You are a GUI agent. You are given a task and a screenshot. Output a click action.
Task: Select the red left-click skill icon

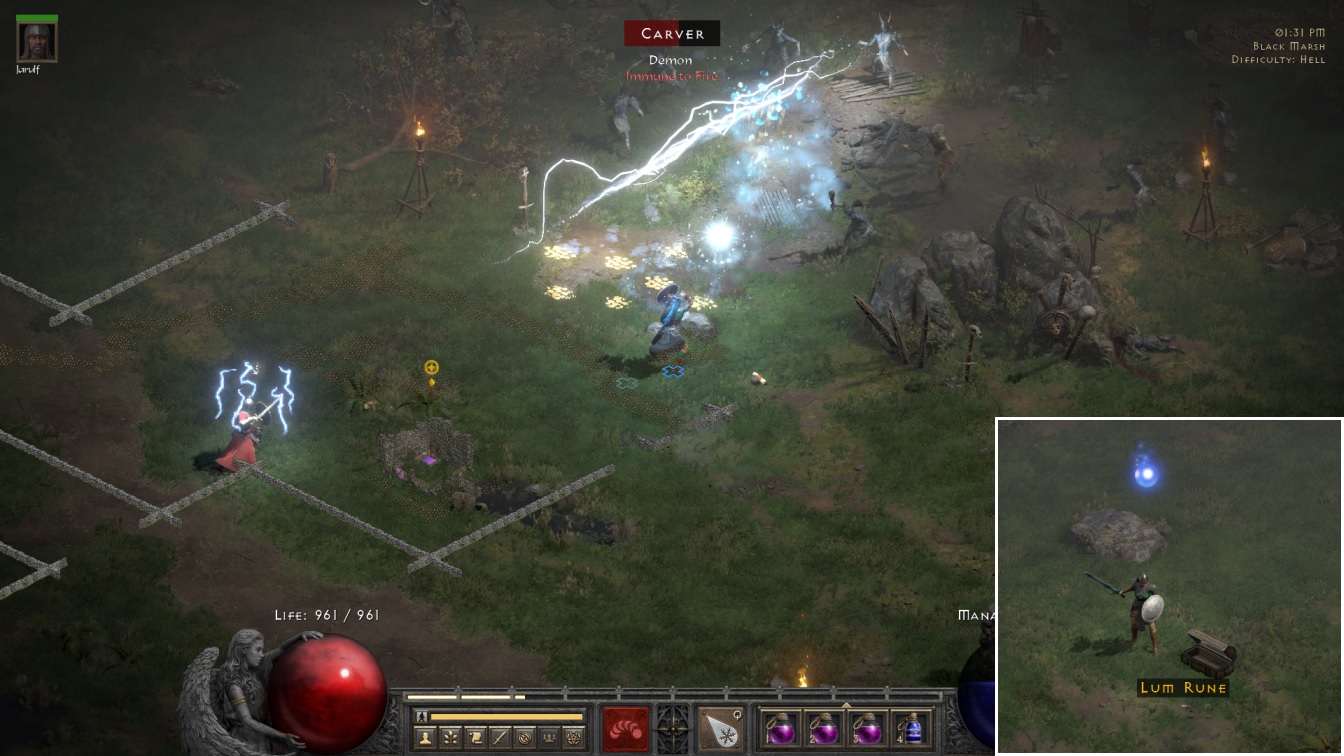point(626,728)
